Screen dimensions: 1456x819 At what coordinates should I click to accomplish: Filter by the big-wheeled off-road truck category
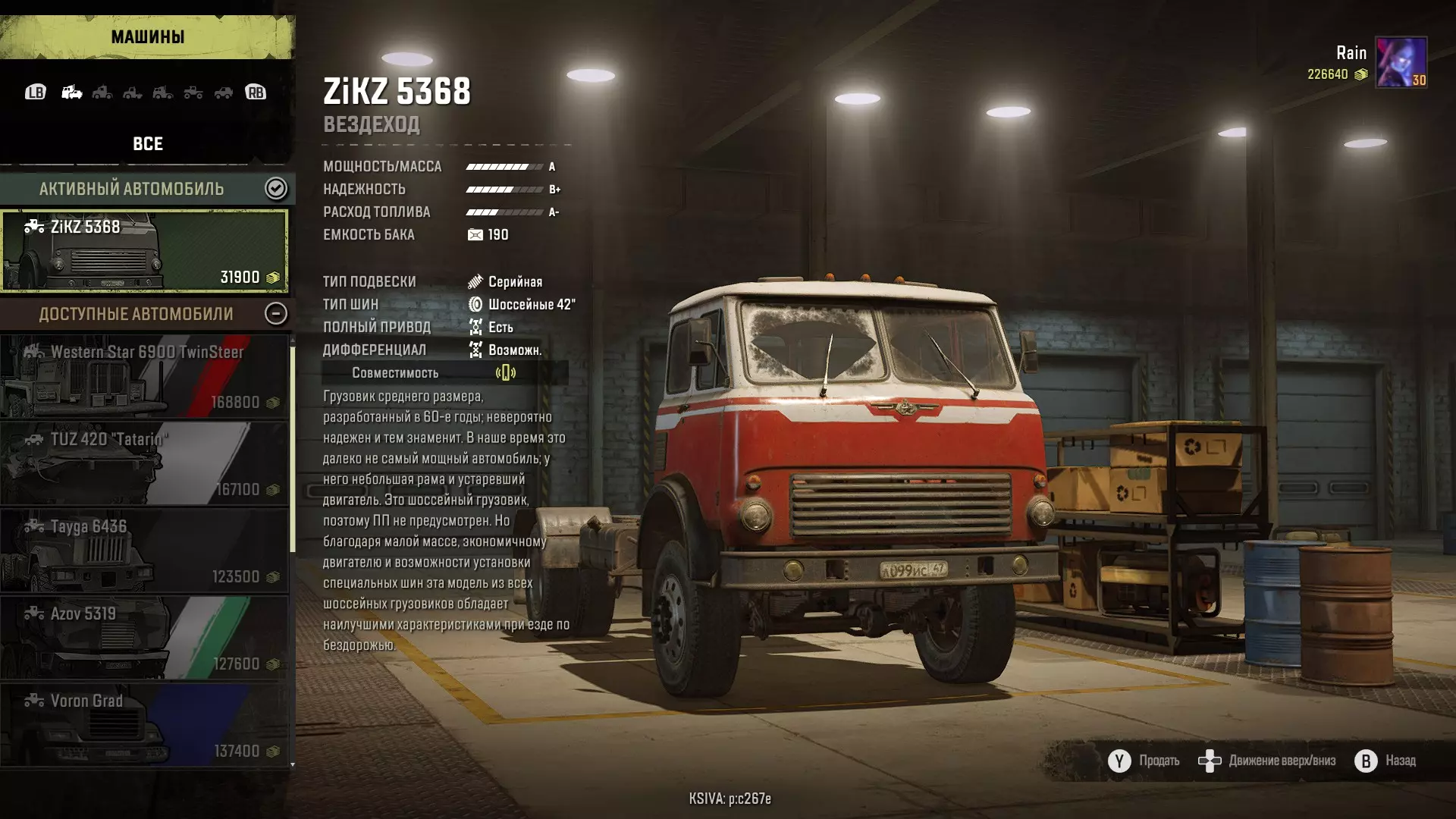[x=193, y=93]
